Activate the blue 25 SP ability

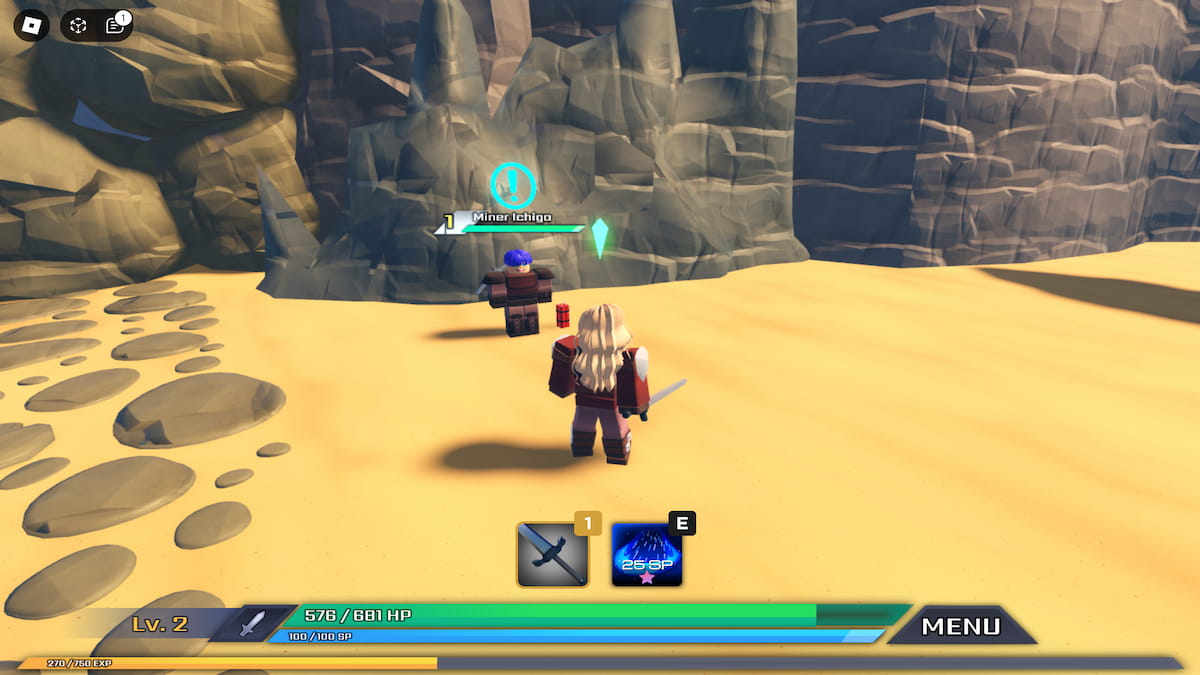point(646,555)
